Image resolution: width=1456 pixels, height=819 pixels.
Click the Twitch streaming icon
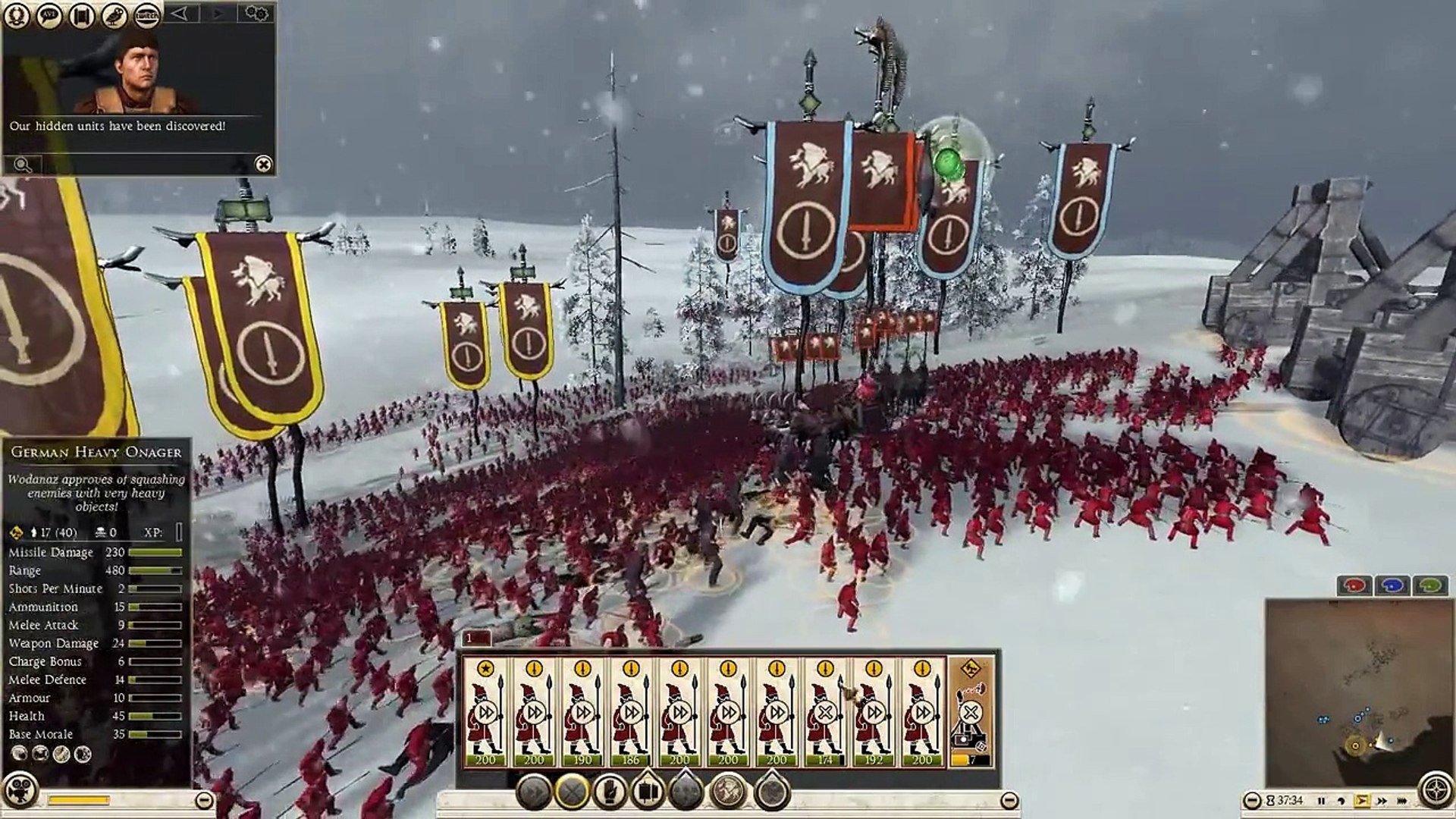coord(147,15)
